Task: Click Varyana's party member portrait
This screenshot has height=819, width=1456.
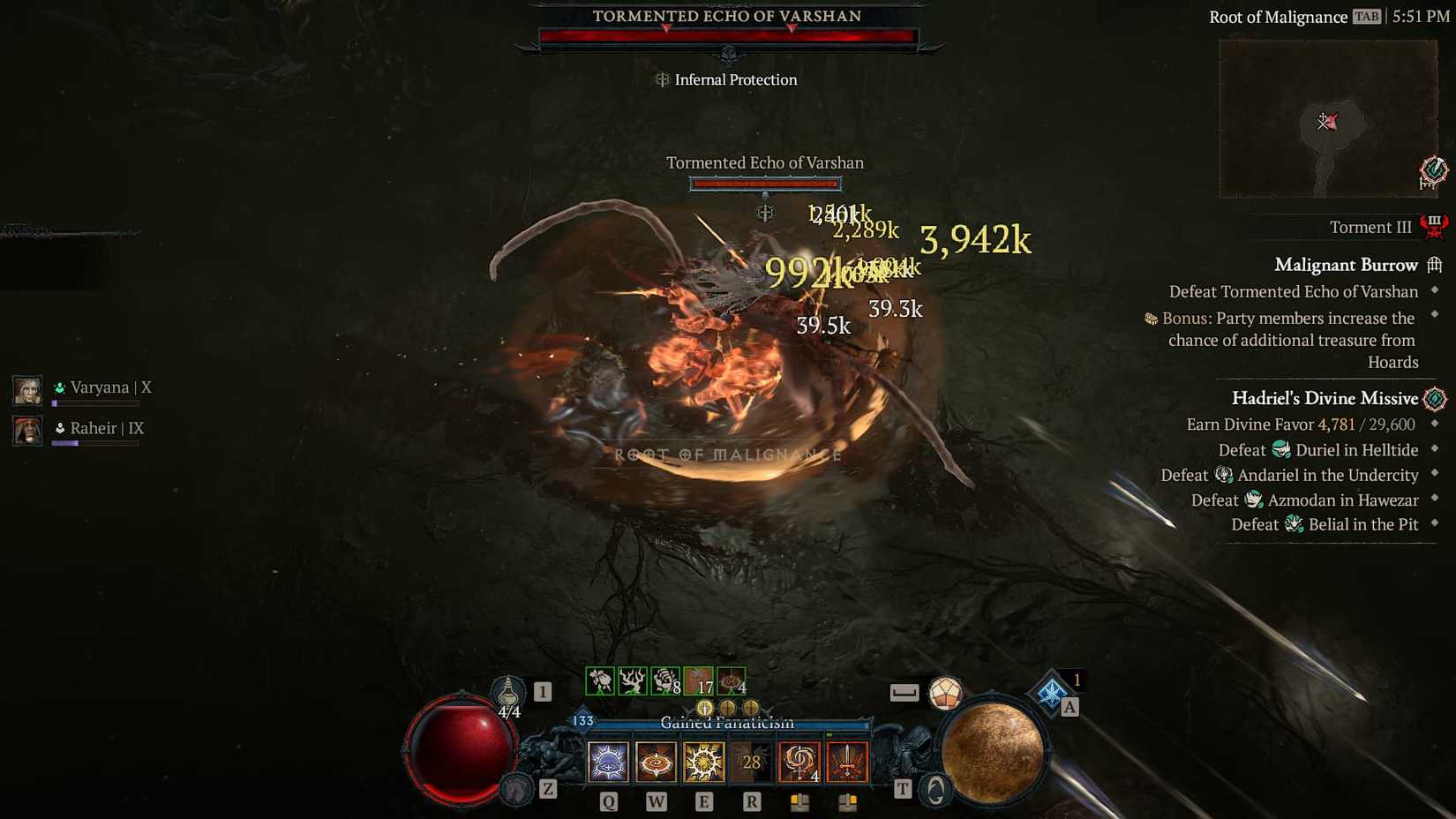Action: [26, 389]
